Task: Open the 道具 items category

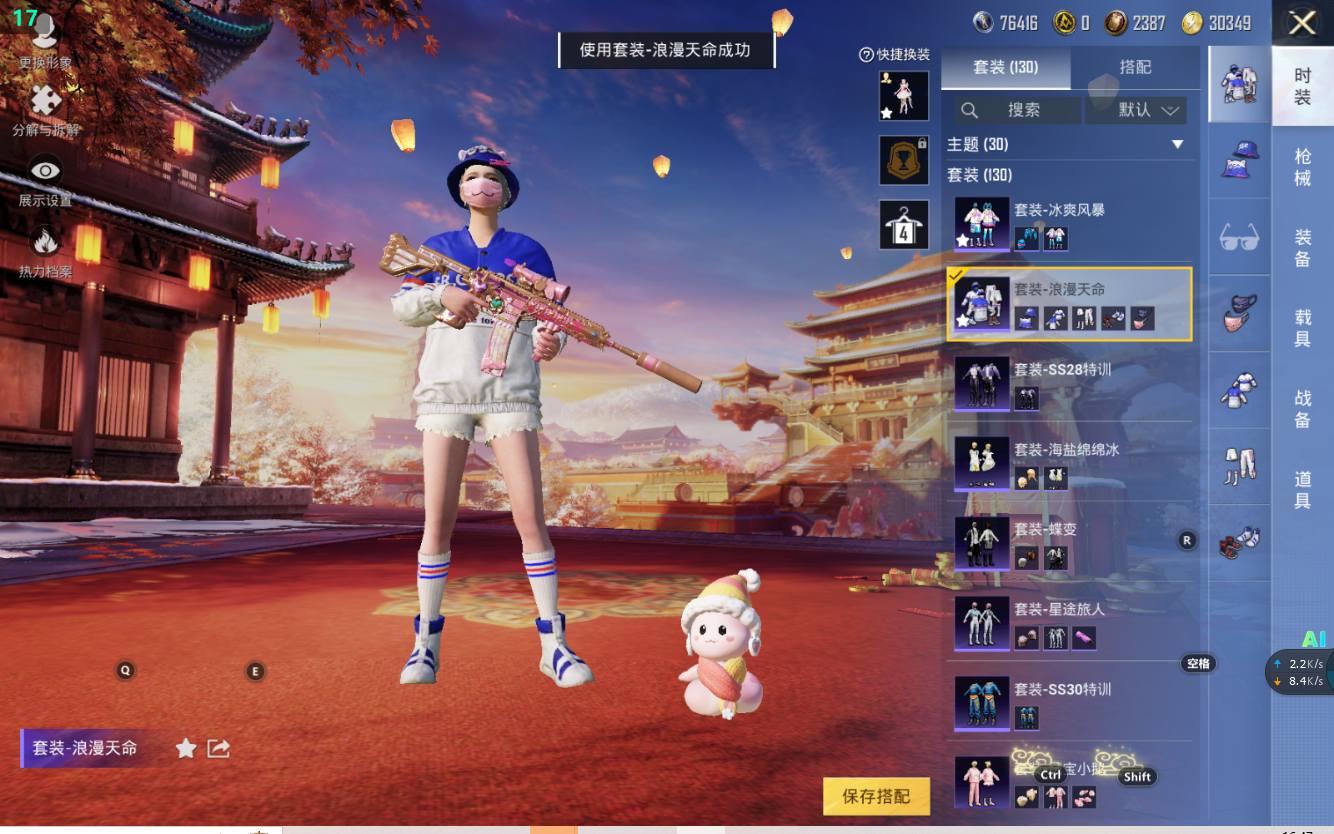Action: click(x=1302, y=490)
